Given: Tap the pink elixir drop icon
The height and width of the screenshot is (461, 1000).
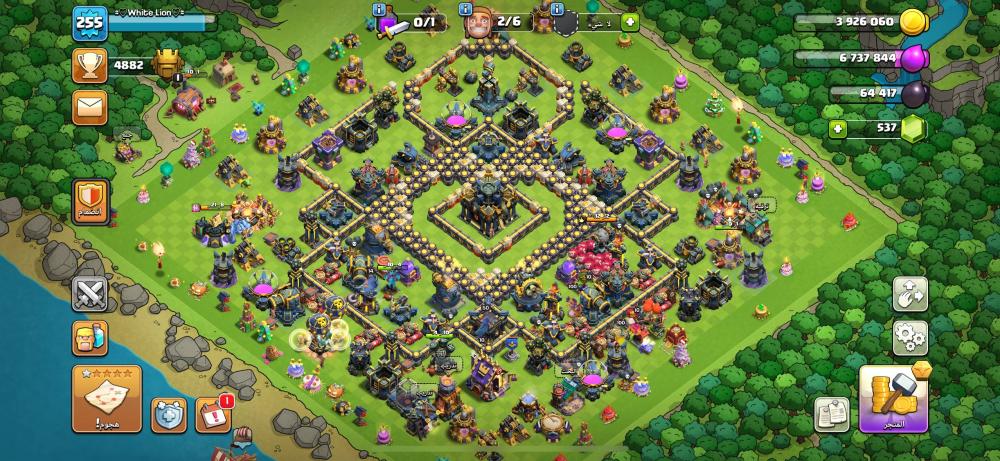Looking at the screenshot, I should tap(912, 60).
